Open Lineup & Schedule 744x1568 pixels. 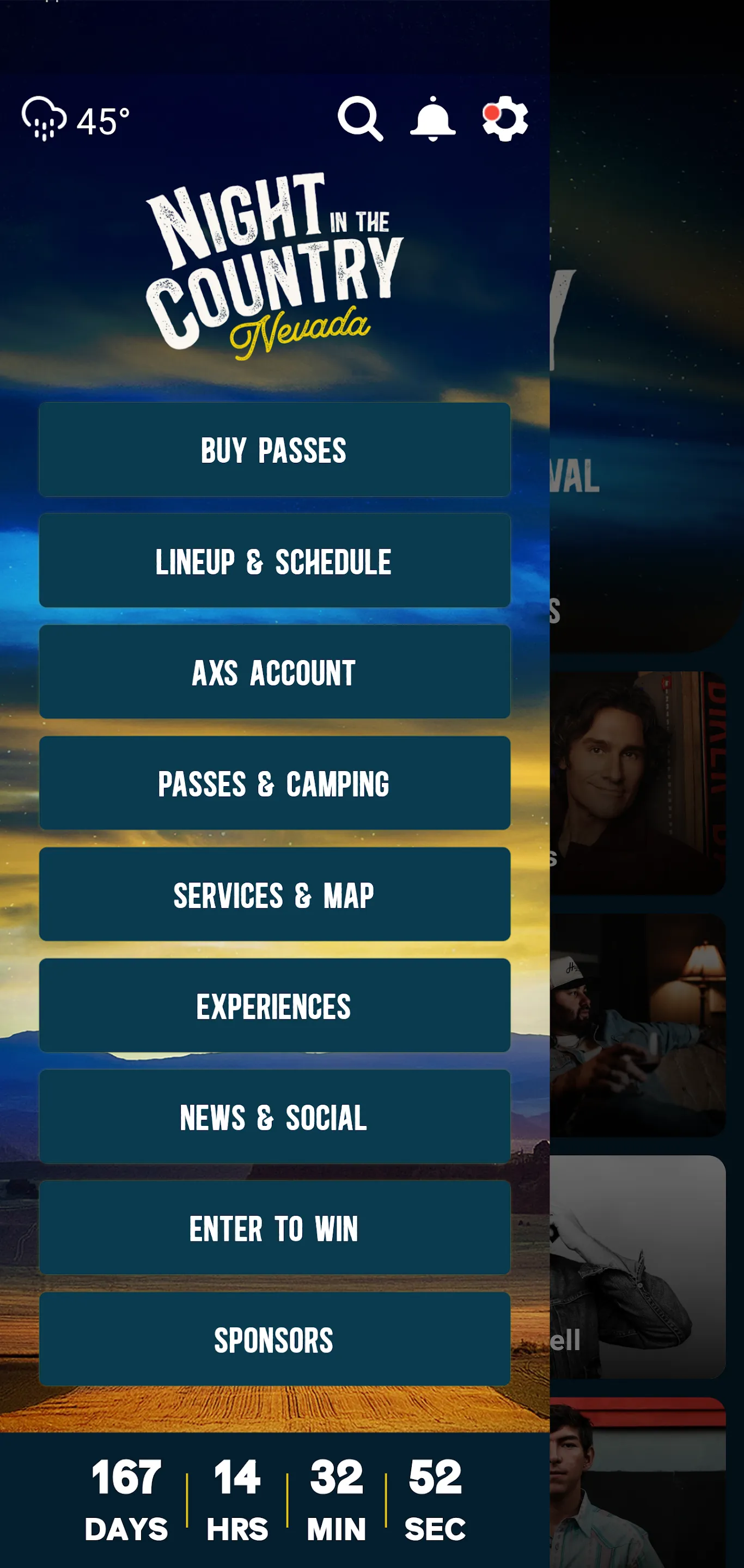(x=274, y=561)
